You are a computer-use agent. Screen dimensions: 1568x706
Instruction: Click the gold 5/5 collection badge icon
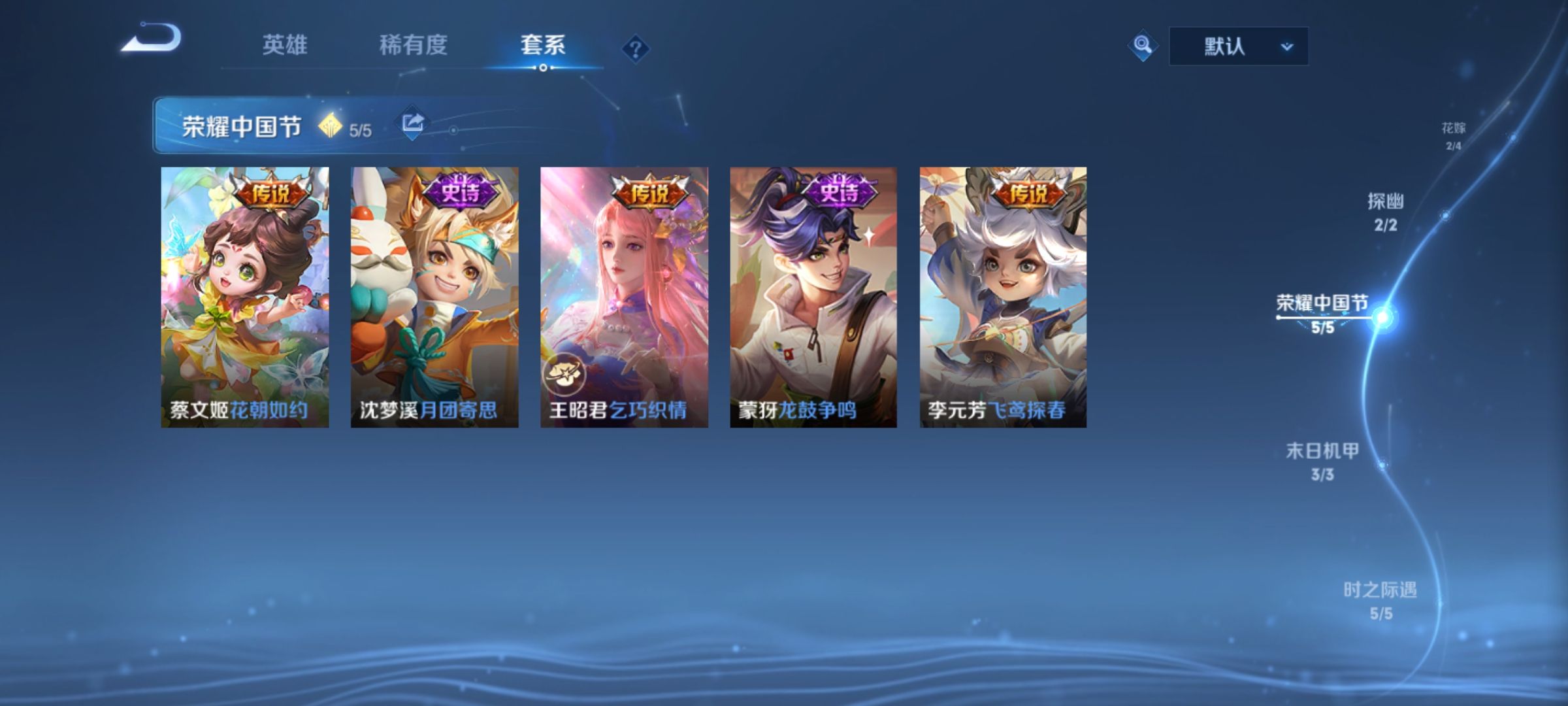click(332, 126)
